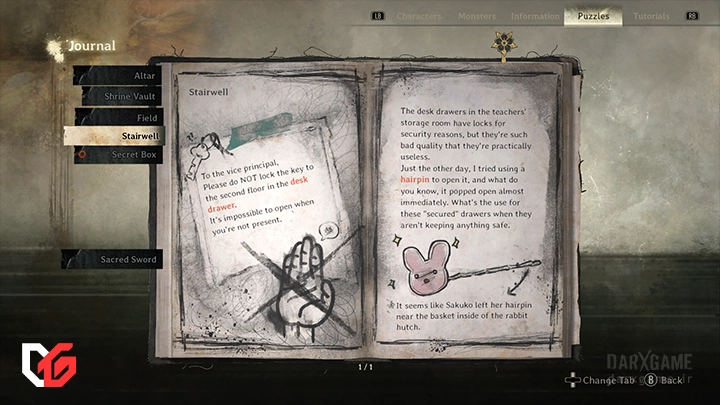Open the Altar puzzle entry
The height and width of the screenshot is (405, 720).
tap(121, 75)
